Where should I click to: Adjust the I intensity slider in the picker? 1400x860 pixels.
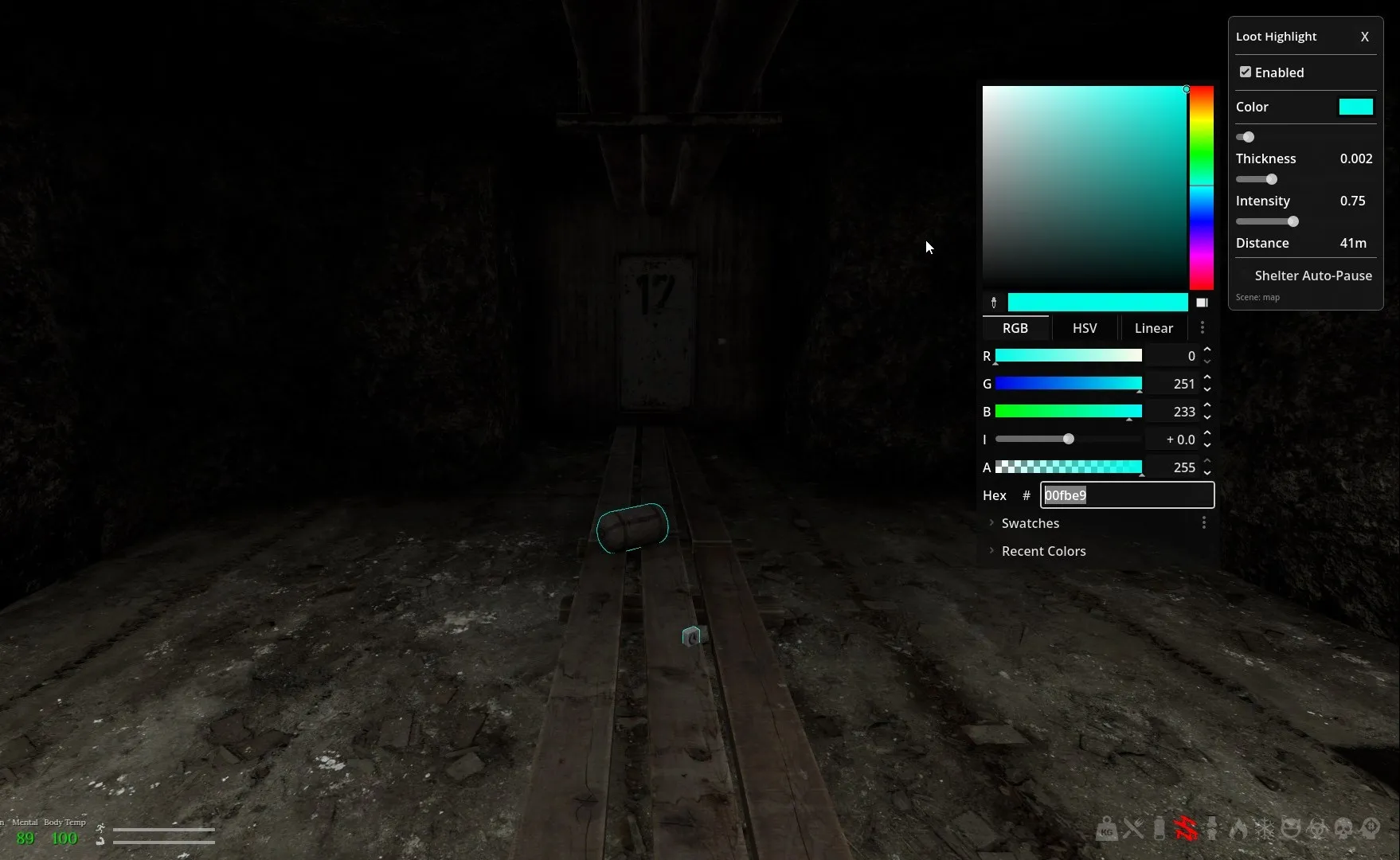[1069, 440]
